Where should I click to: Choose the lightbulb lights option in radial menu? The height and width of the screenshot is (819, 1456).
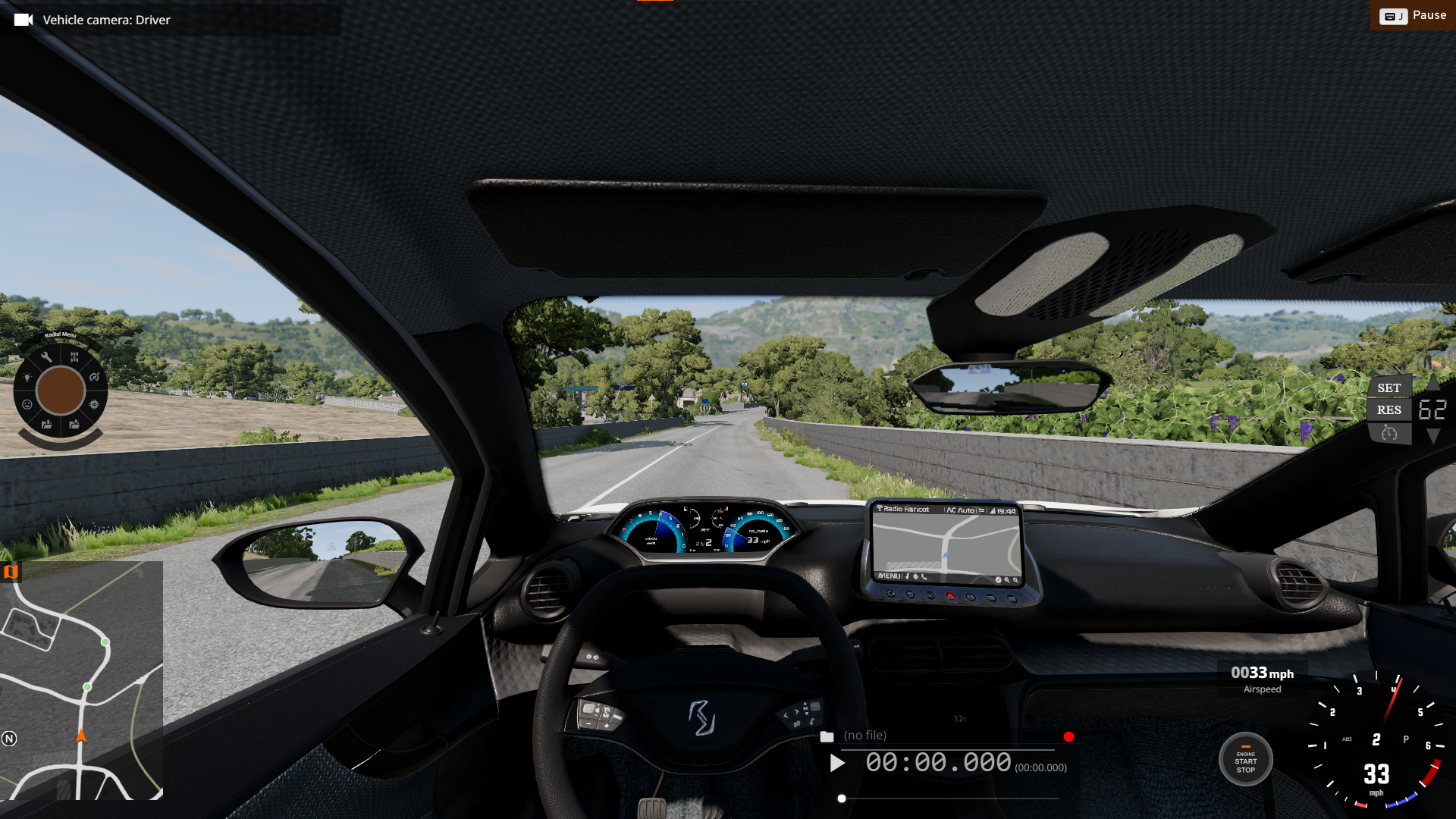coord(27,377)
